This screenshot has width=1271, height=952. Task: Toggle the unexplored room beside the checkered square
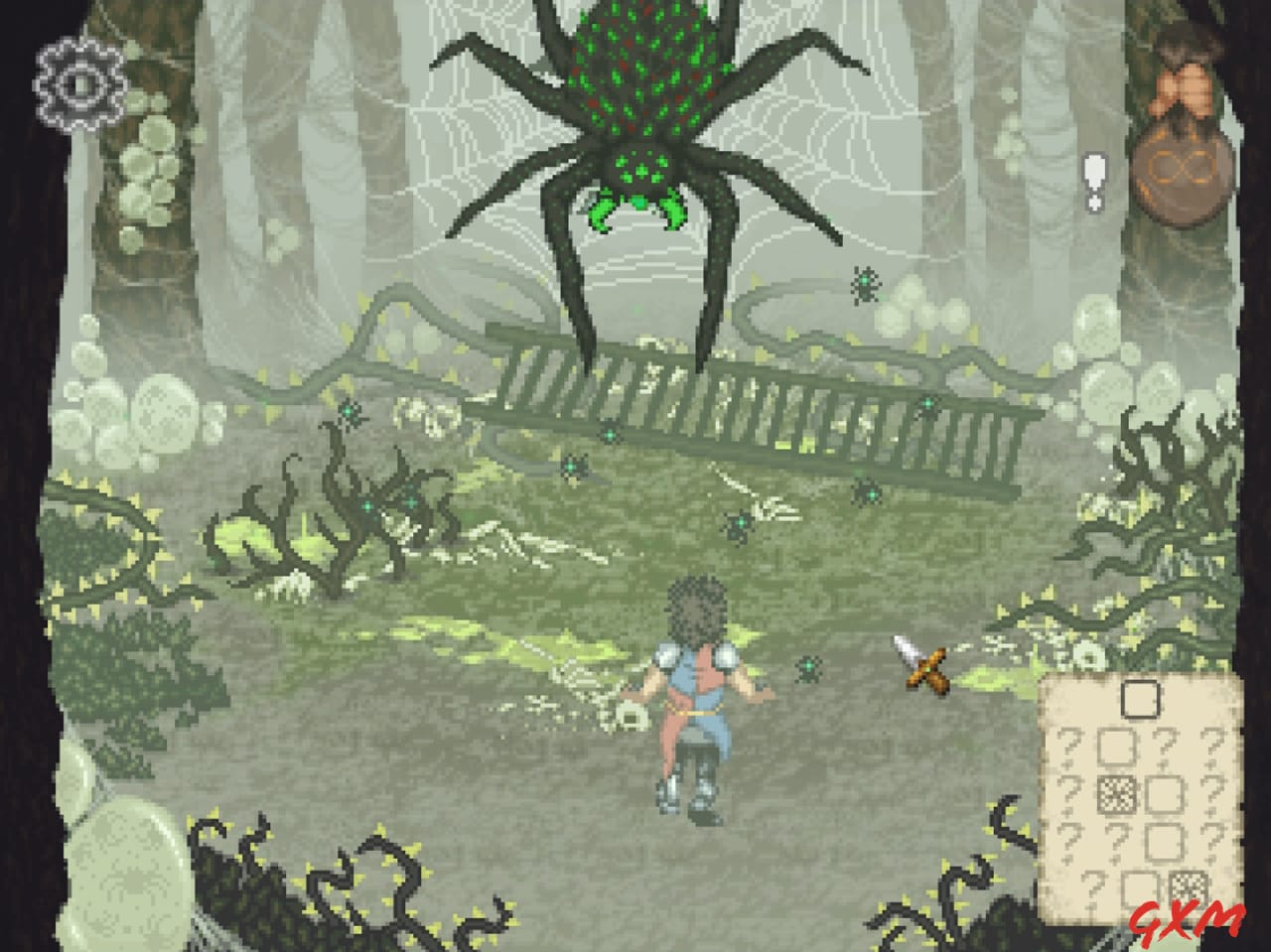coord(1163,795)
